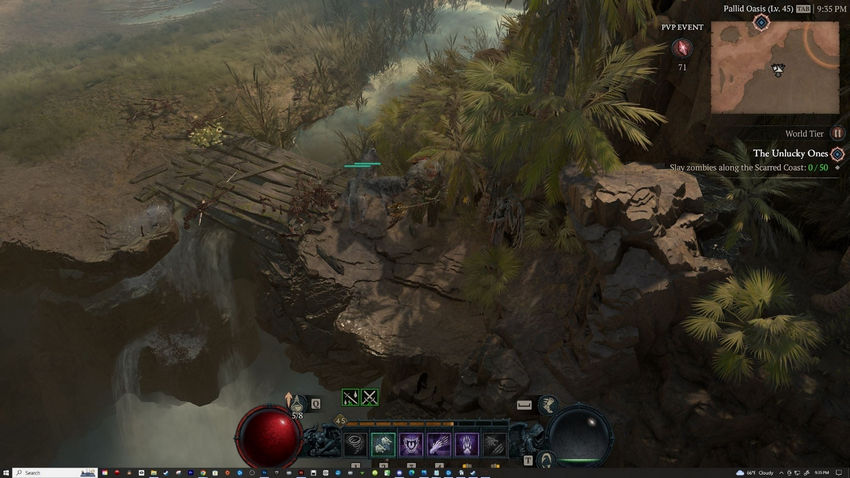Click the emote icon below the resource orb
Screen dimensions: 850x478
pos(546,459)
